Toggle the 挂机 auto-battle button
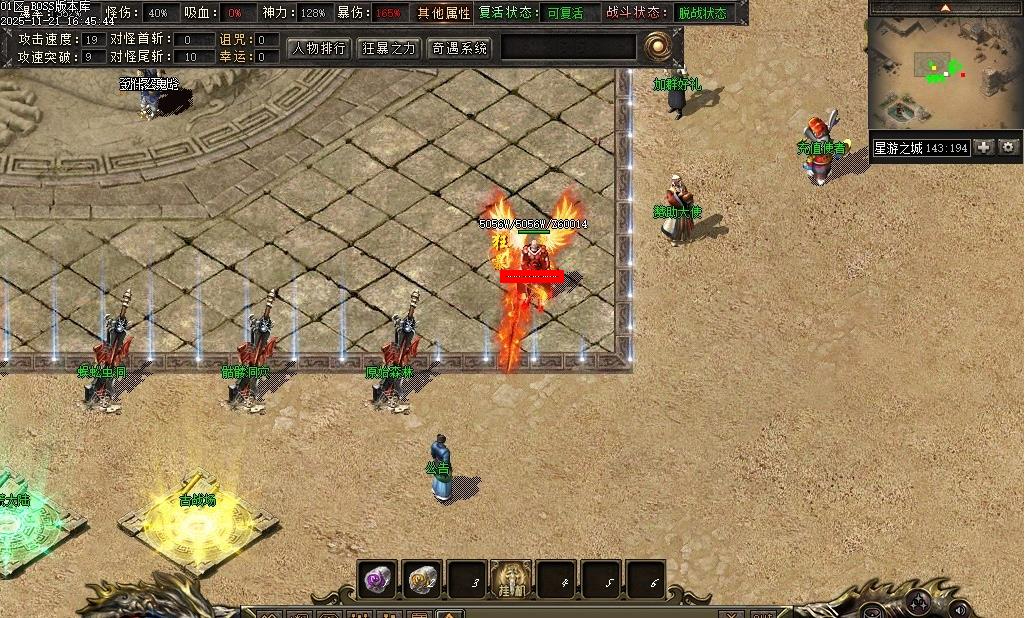1028x618 pixels. coord(511,580)
